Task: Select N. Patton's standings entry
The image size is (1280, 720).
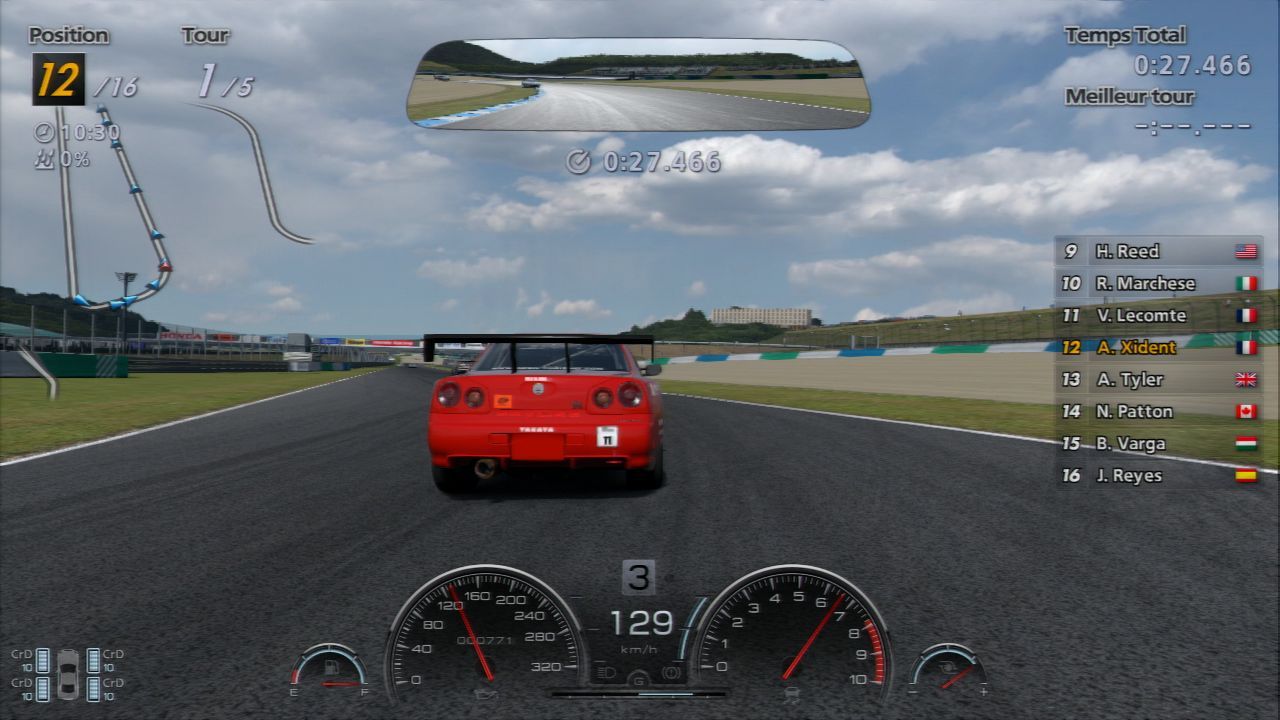Action: click(1158, 411)
